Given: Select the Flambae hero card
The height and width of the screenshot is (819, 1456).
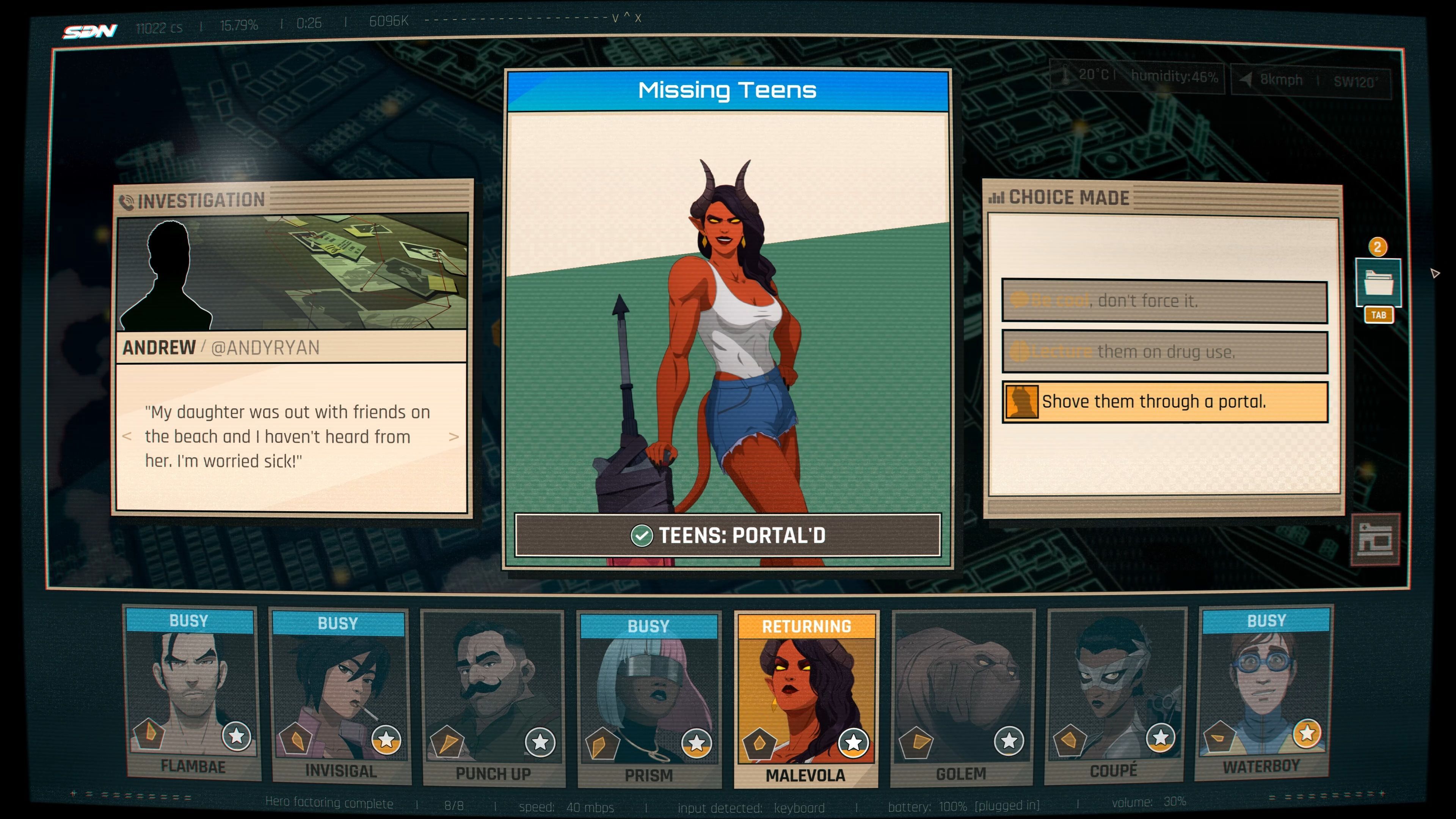Looking at the screenshot, I should 192,695.
